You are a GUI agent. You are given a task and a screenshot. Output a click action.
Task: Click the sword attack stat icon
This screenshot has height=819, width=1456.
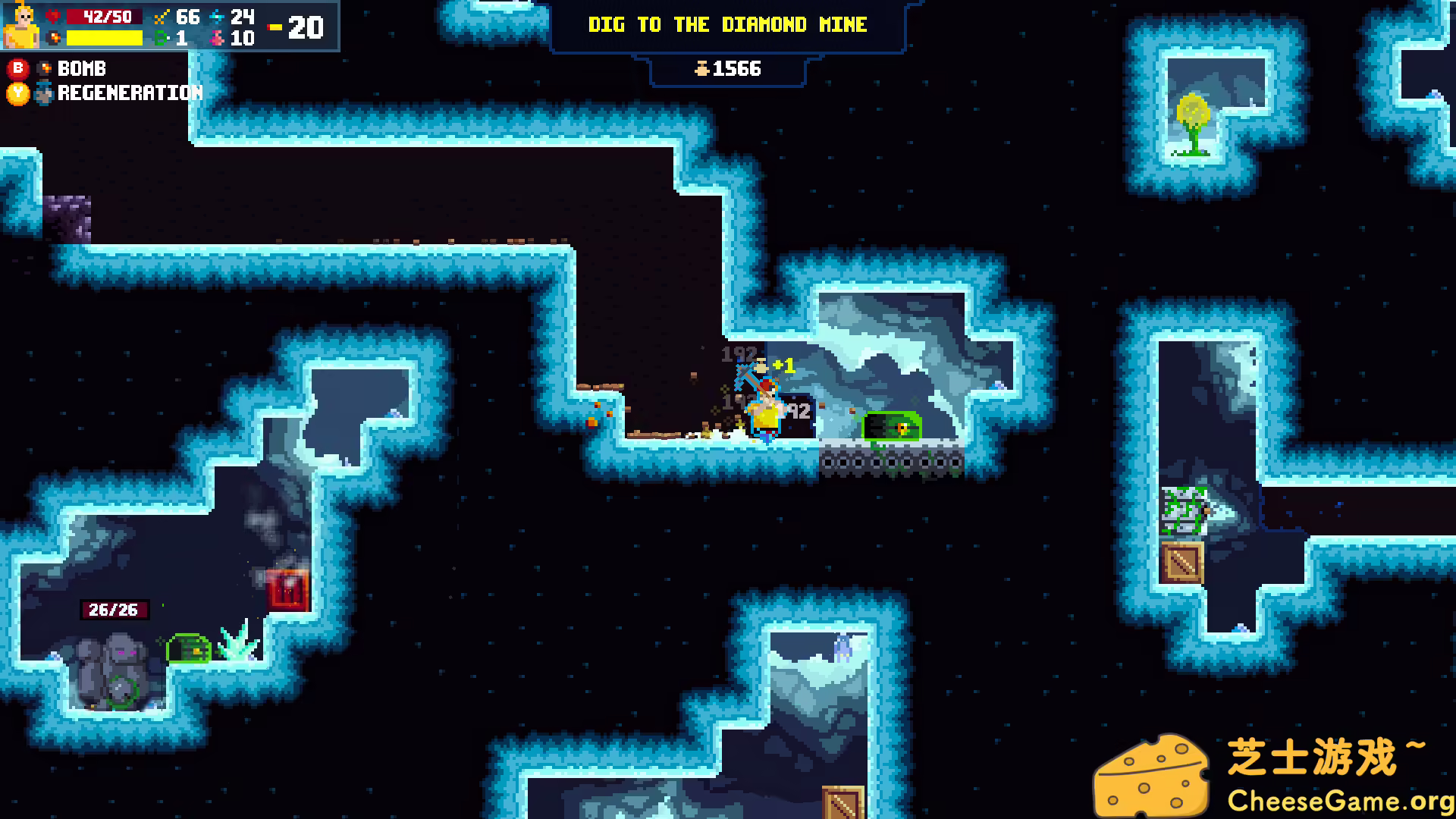tap(159, 17)
